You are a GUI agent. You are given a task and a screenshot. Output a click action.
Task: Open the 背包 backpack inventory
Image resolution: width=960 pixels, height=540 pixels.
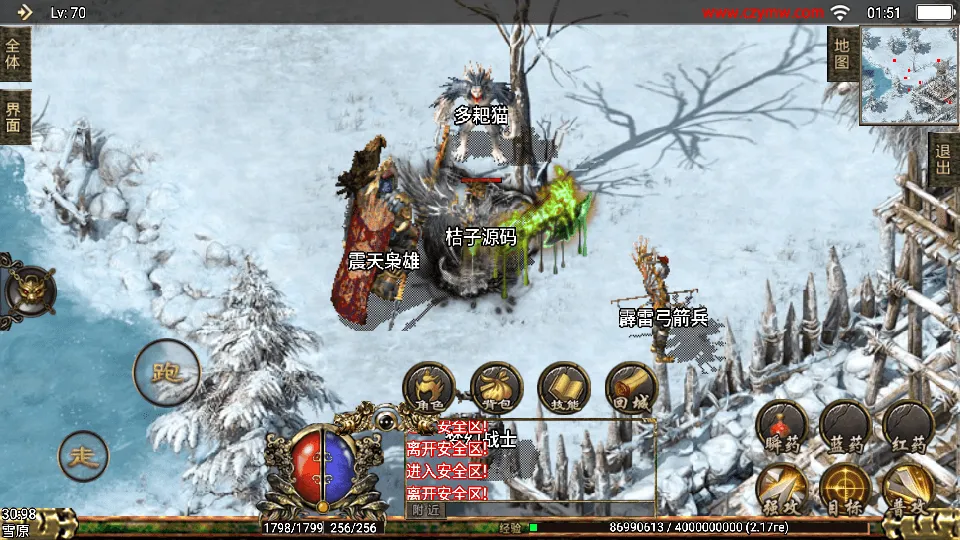[x=497, y=387]
